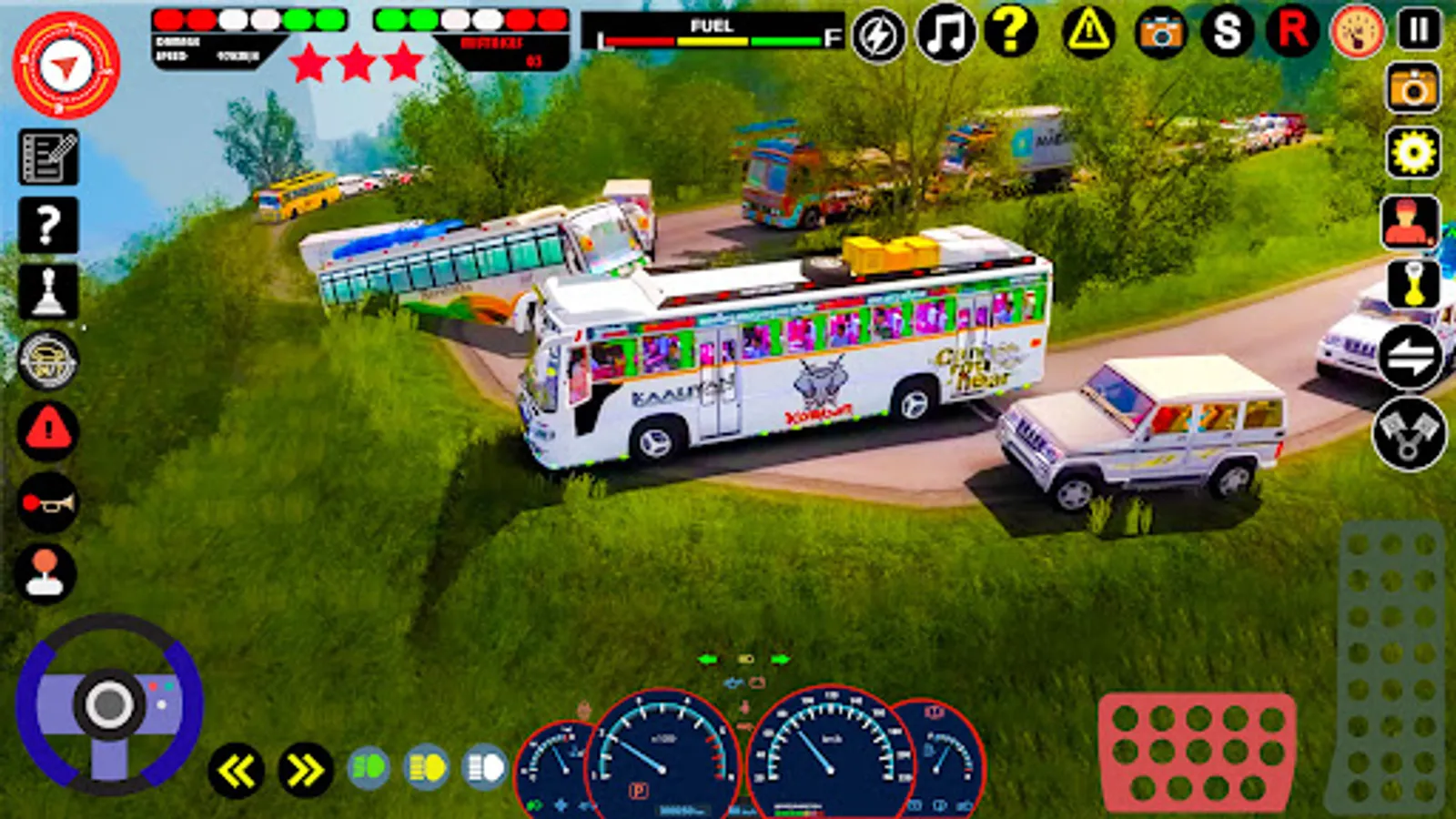Open the music note sound toggle
The image size is (1456, 819).
945,34
